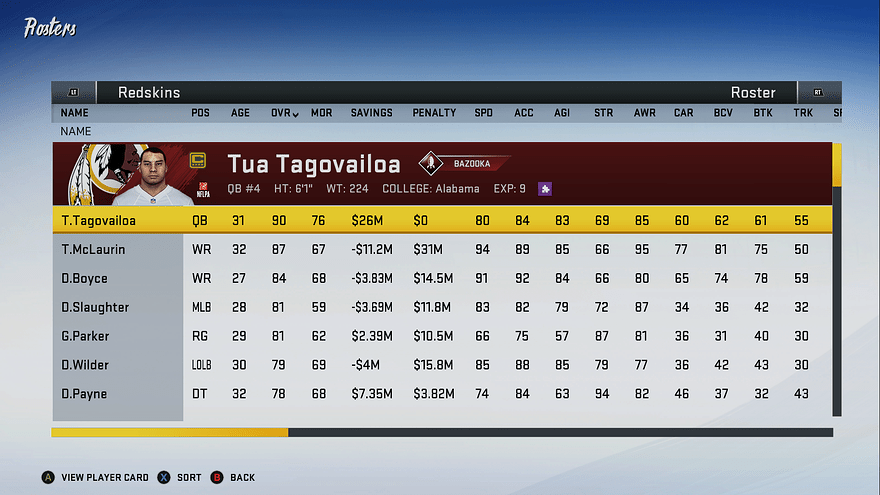Sort by the AWR column header

click(x=644, y=113)
